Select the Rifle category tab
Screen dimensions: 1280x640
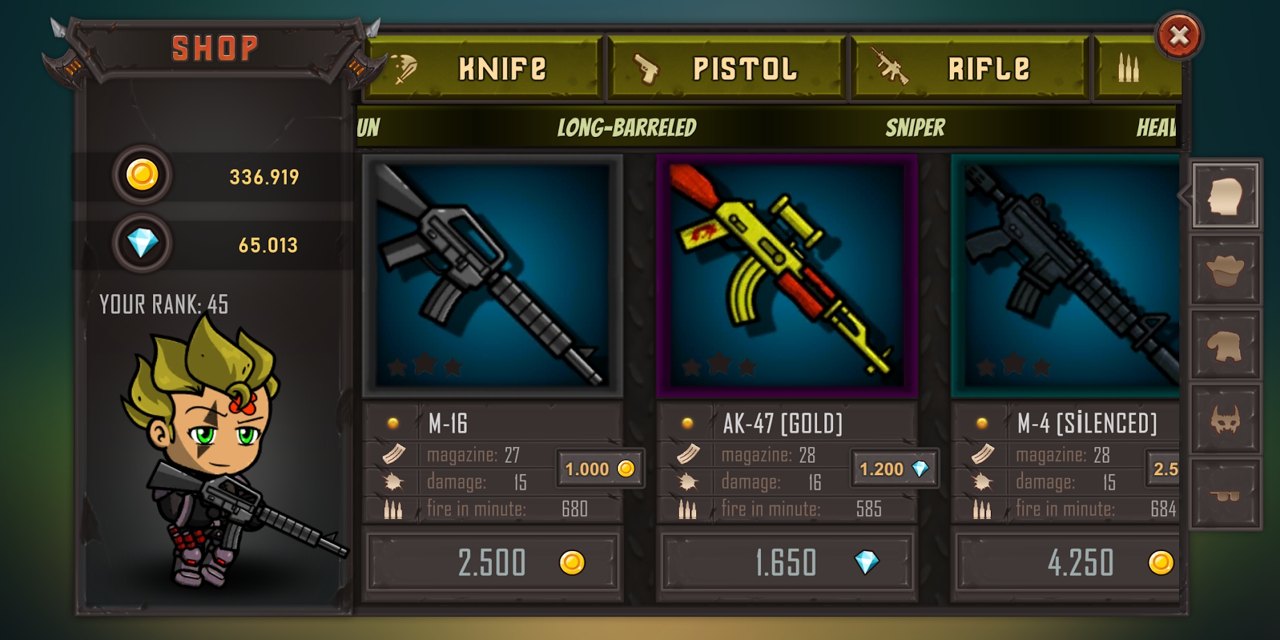968,68
